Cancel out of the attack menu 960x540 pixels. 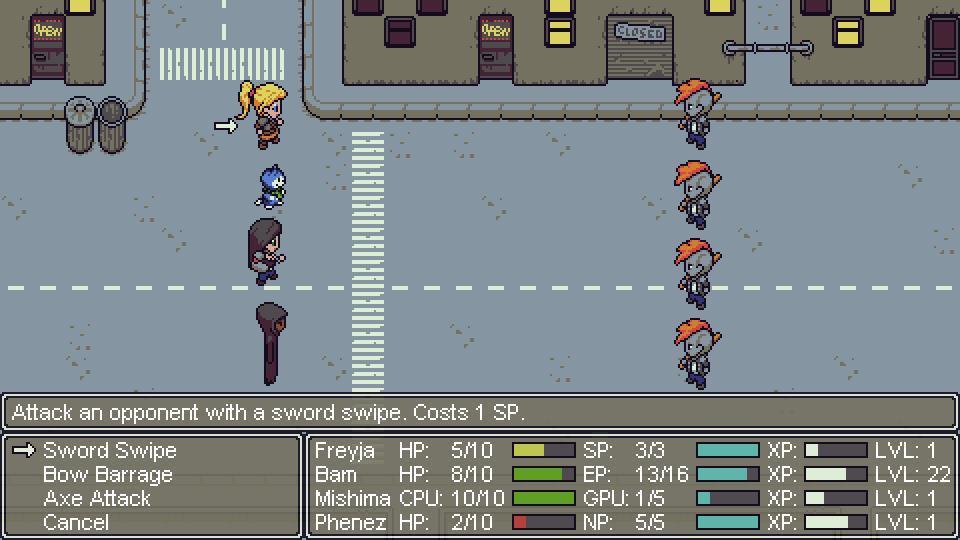point(76,523)
